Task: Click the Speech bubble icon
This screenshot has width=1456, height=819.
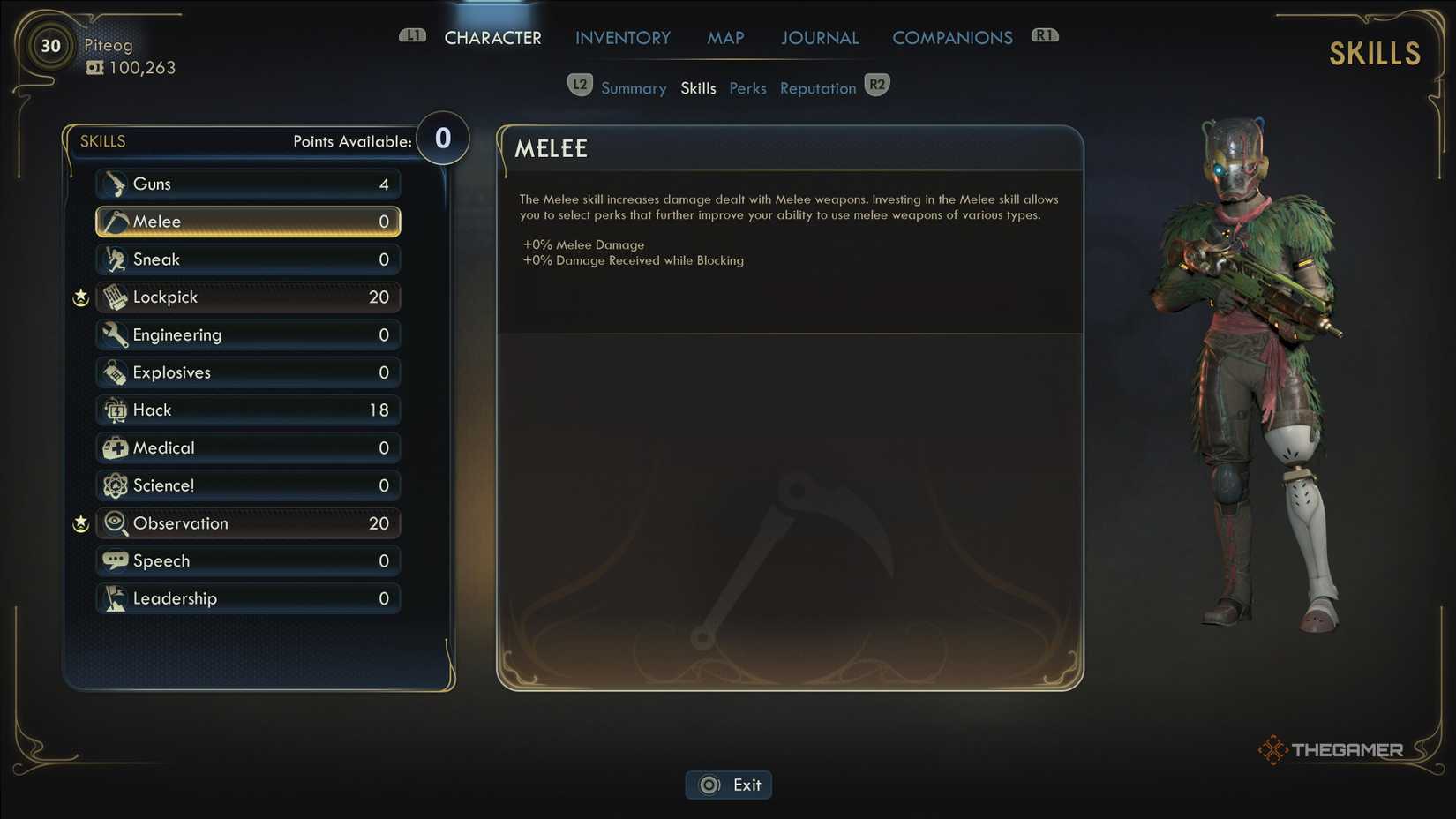Action: coord(114,560)
